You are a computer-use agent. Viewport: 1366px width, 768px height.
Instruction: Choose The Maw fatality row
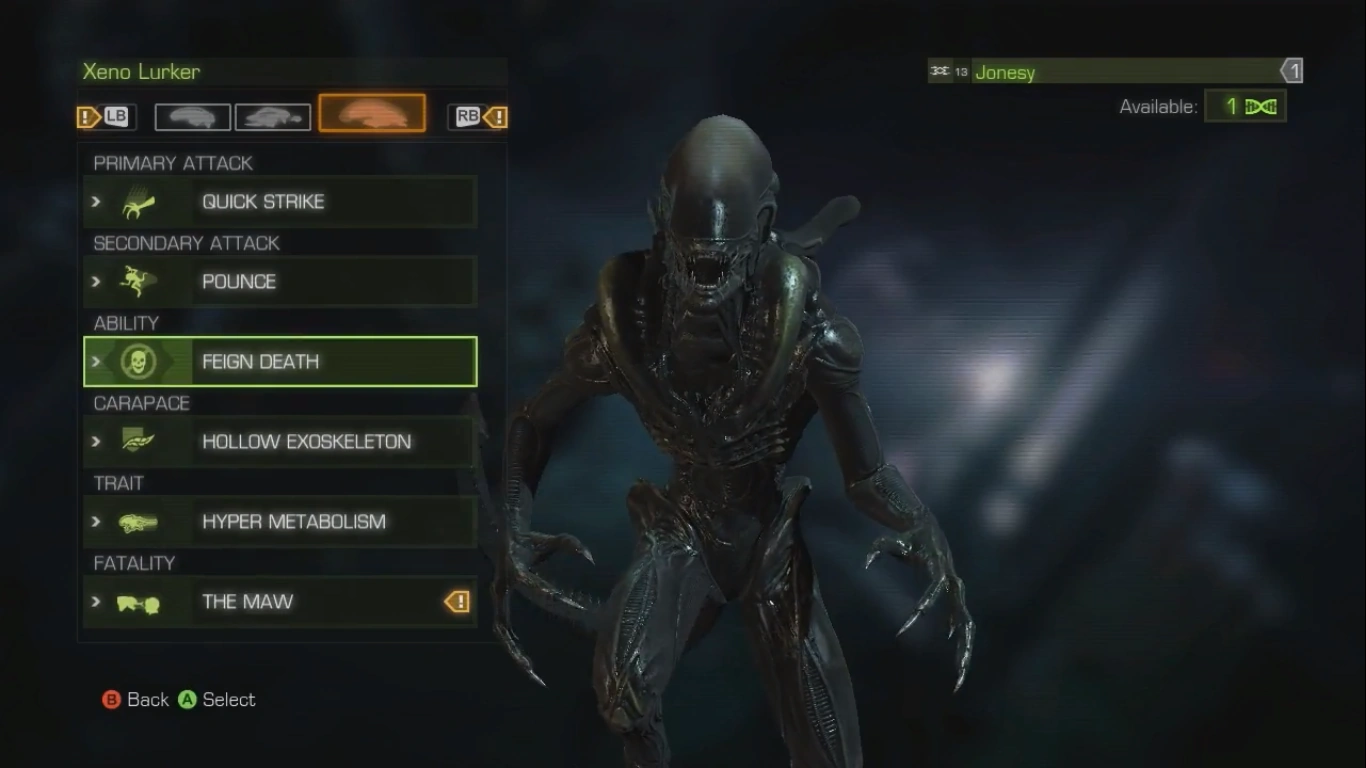coord(280,602)
